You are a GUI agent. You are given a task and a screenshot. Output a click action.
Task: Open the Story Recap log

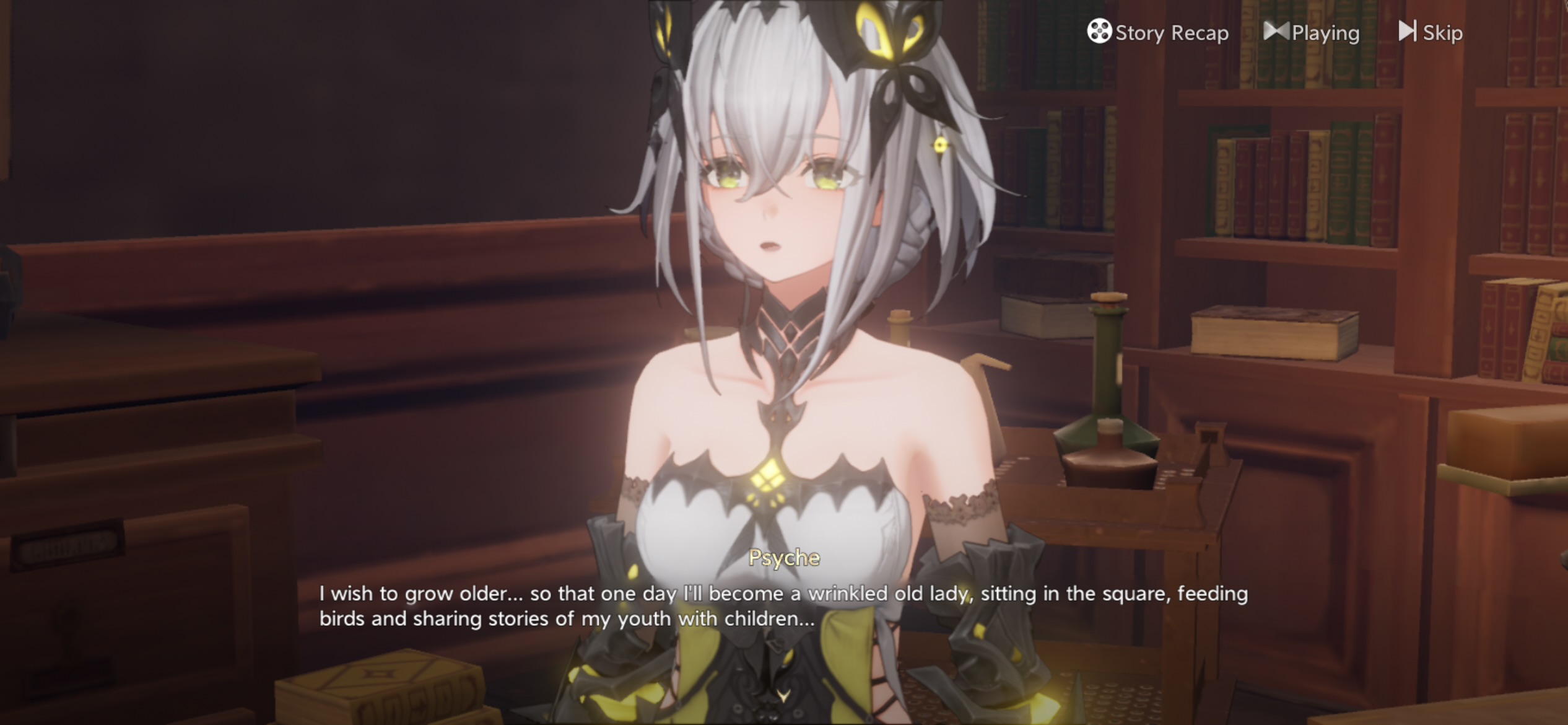click(x=1157, y=32)
